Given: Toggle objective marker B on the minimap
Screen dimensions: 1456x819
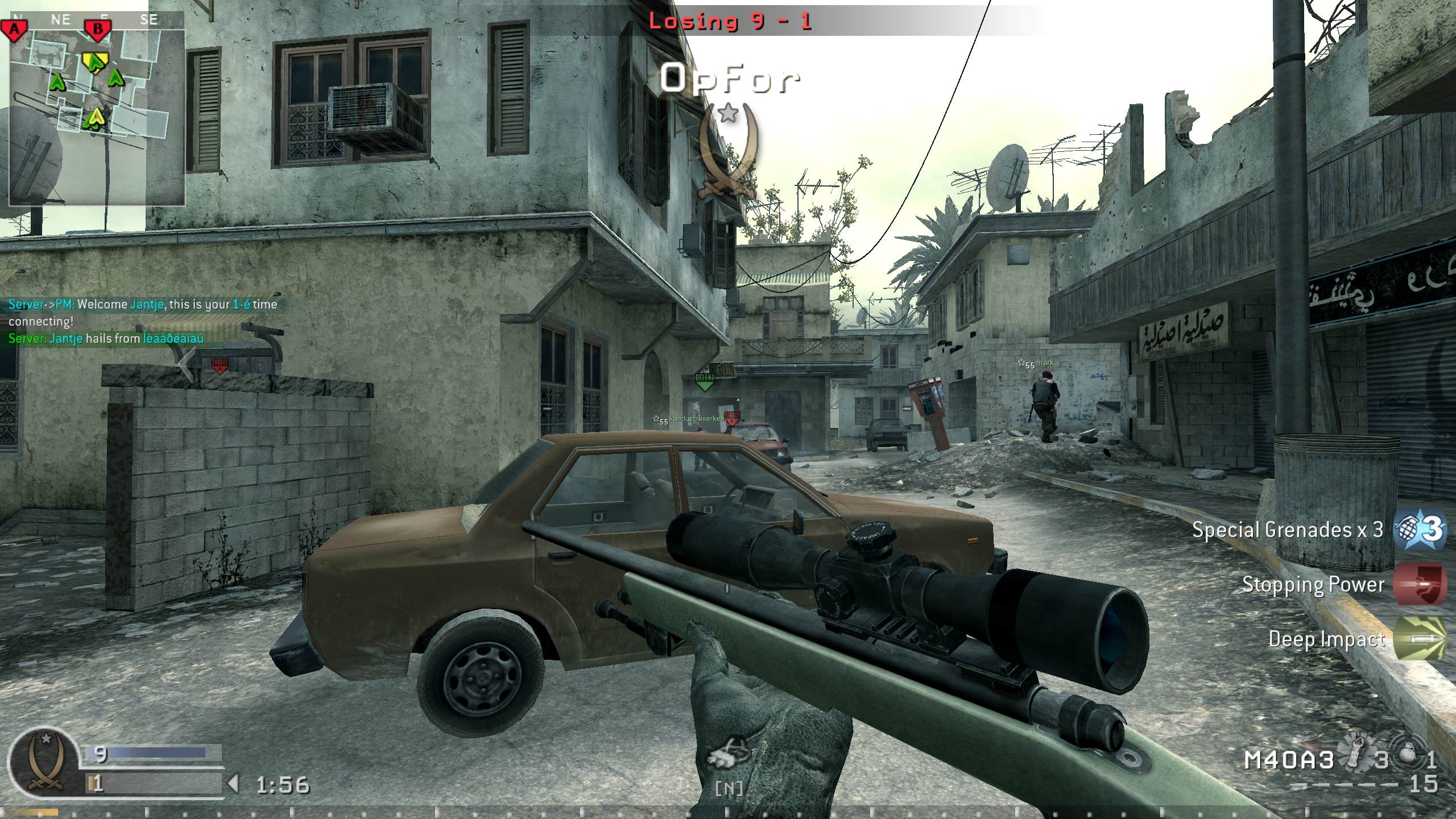Looking at the screenshot, I should (x=99, y=30).
